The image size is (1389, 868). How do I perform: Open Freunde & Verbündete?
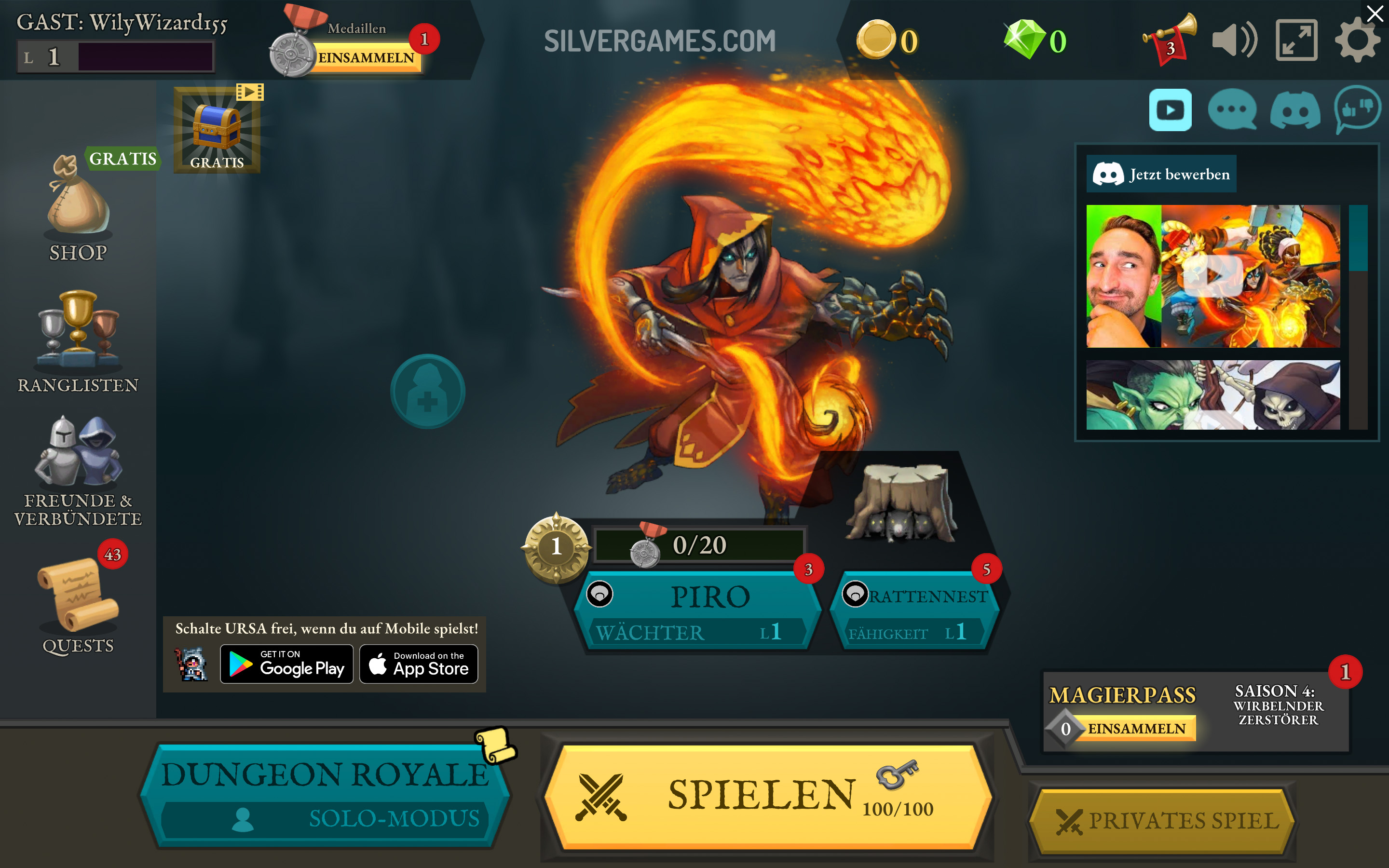pyautogui.click(x=78, y=471)
